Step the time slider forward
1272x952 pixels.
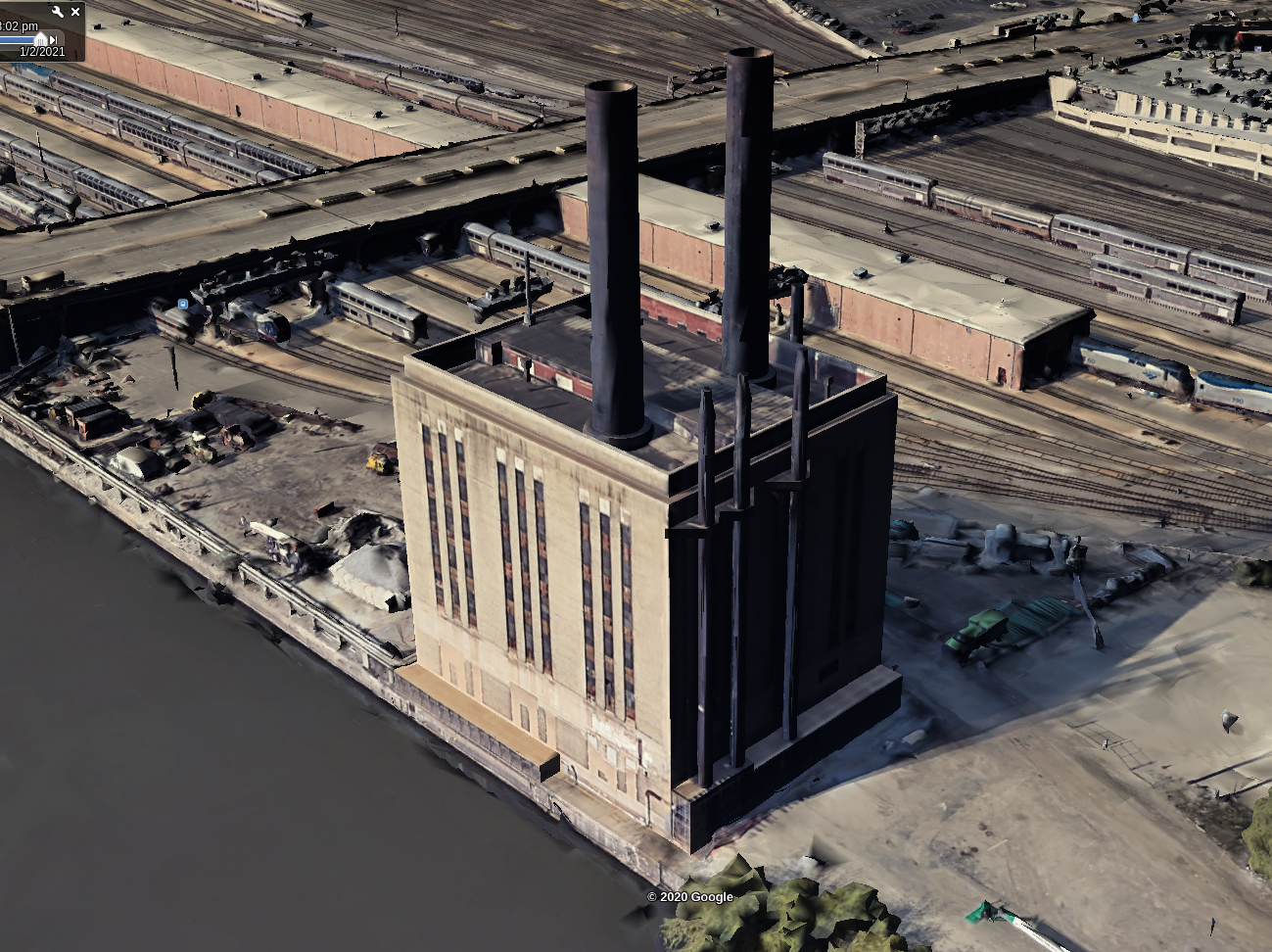tap(53, 39)
